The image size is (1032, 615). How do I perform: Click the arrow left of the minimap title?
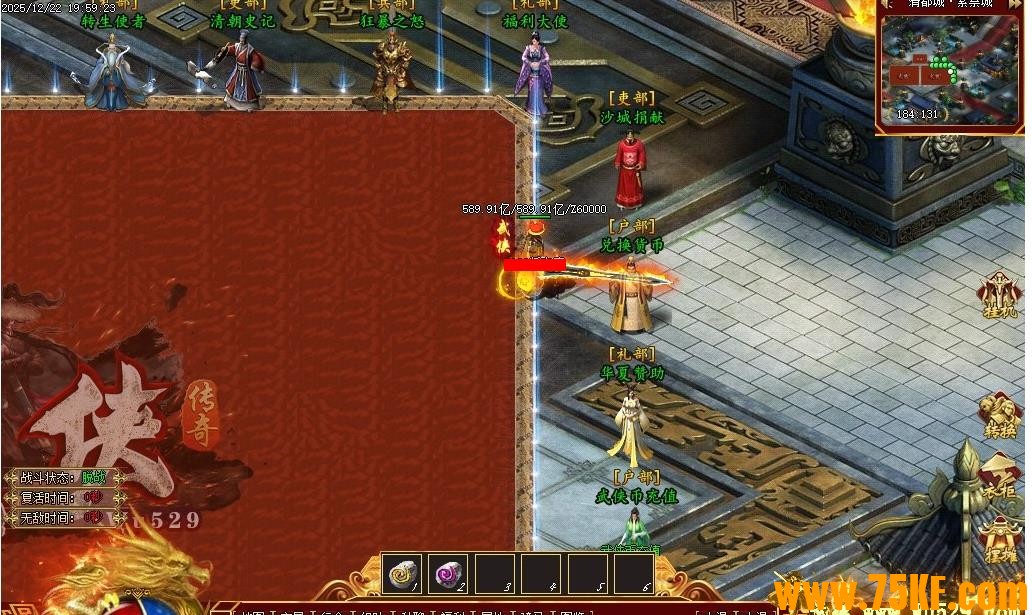tap(886, 4)
